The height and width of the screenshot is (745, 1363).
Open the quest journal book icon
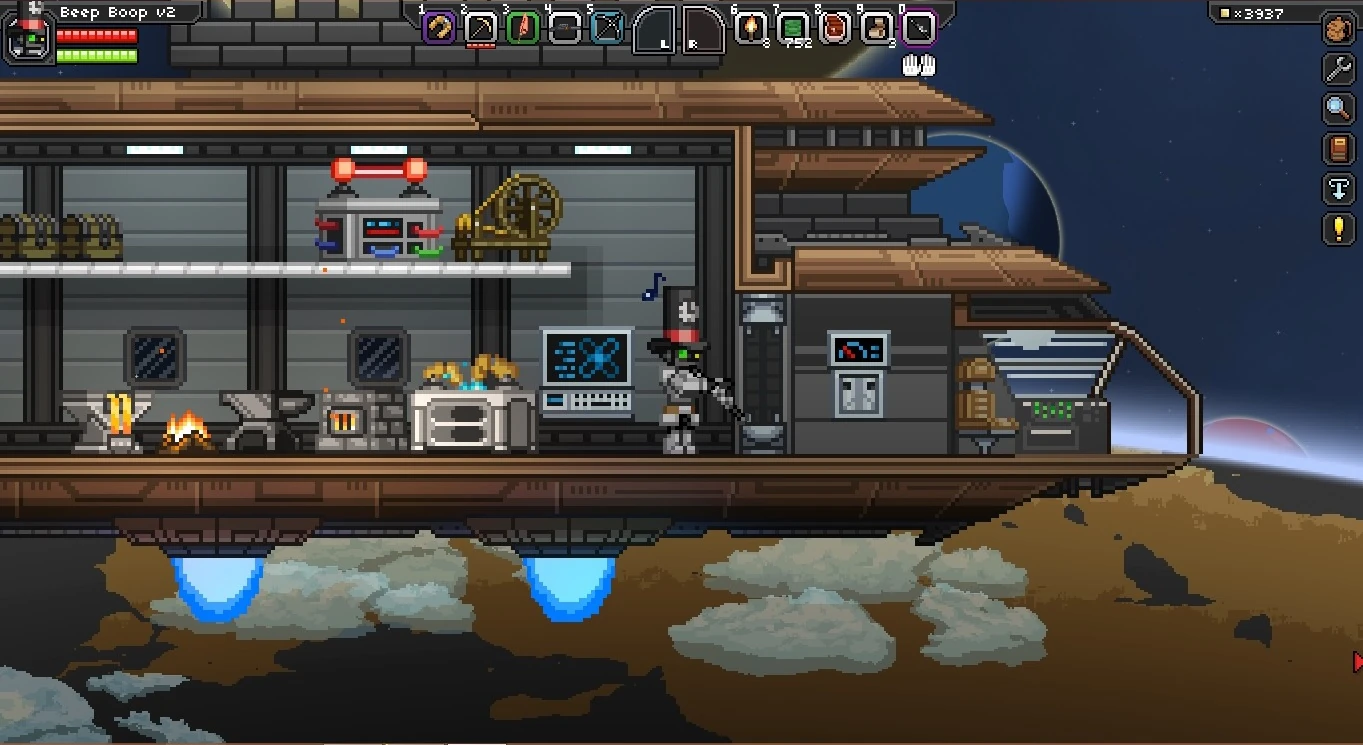click(x=1338, y=148)
